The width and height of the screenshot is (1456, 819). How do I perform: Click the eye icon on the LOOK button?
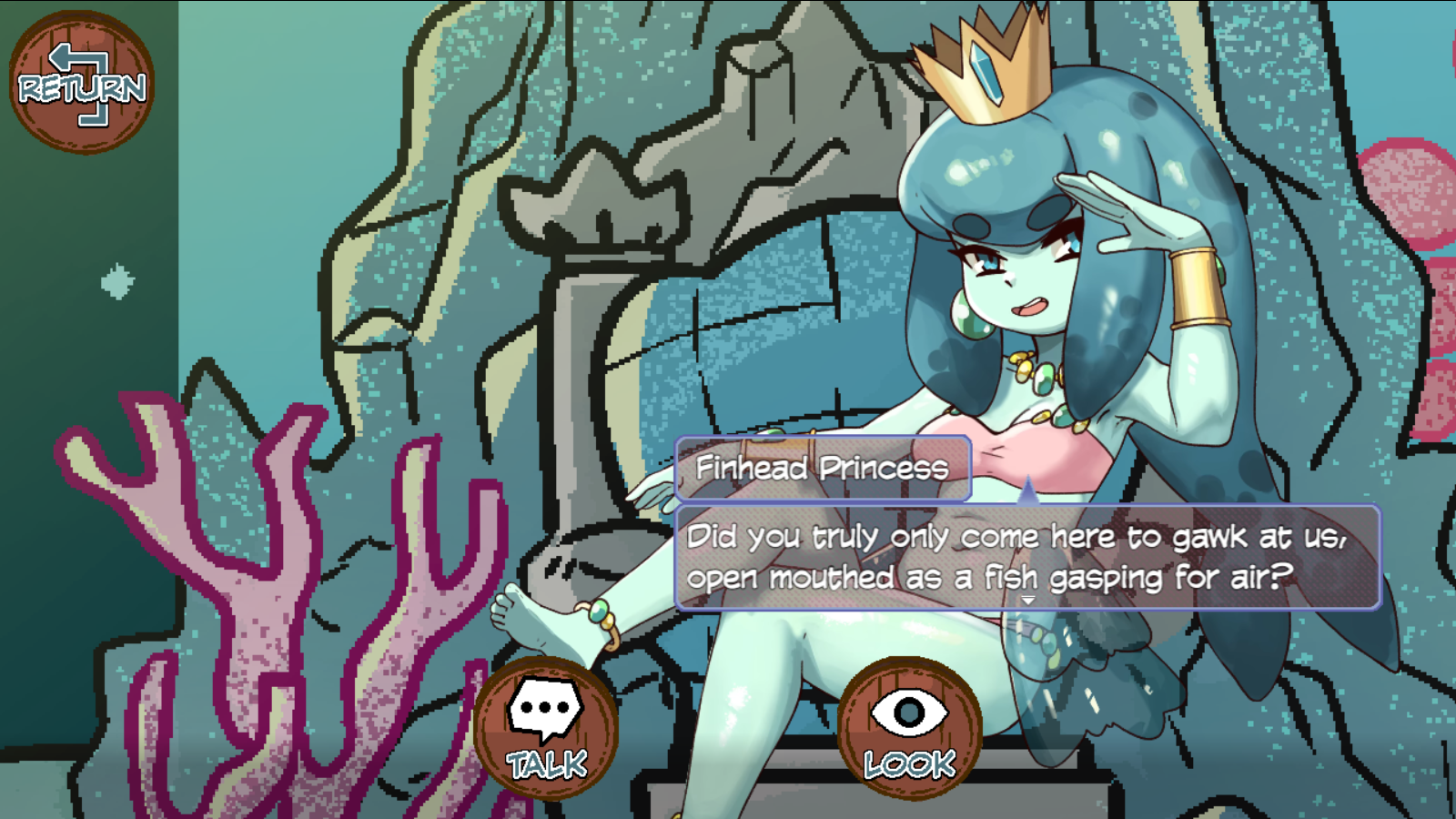907,710
